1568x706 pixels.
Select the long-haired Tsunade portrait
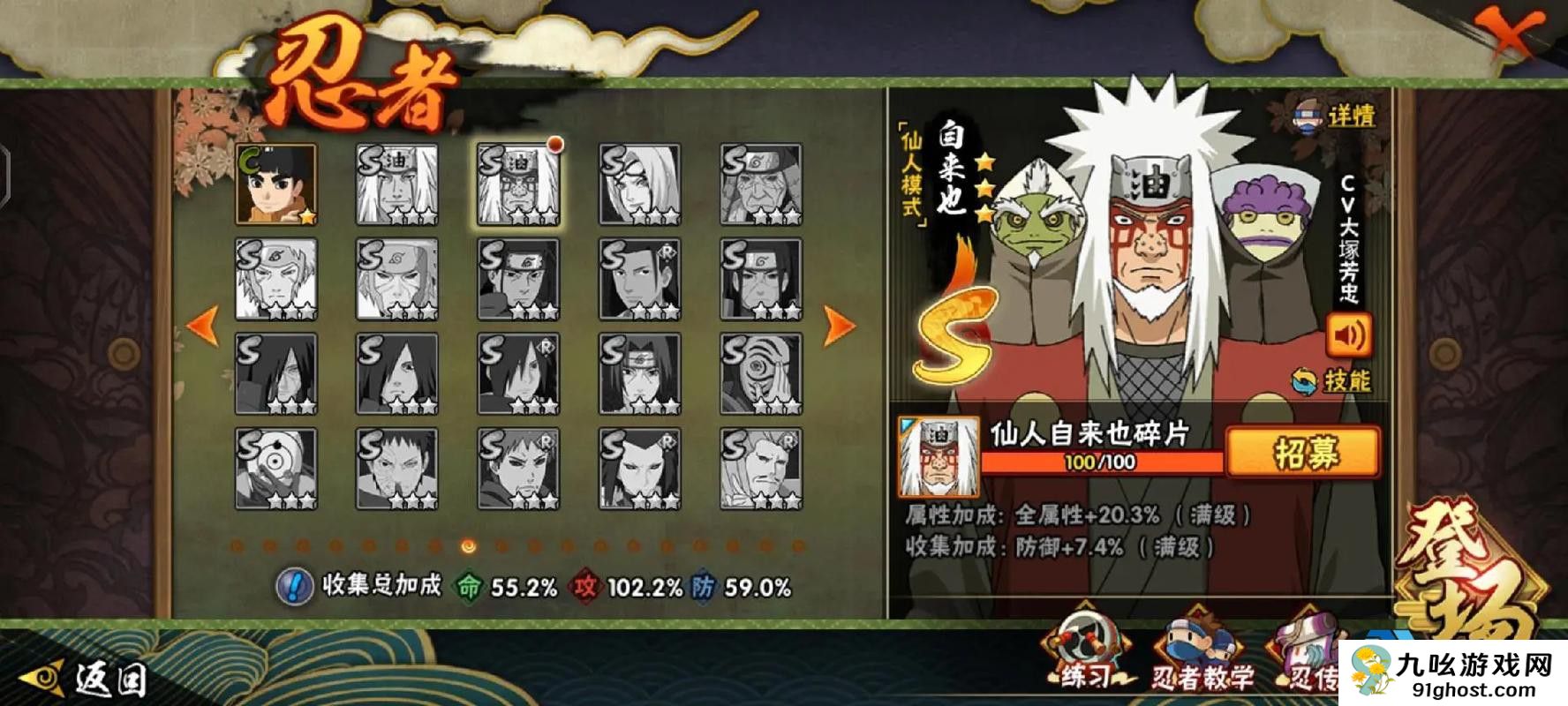point(639,184)
